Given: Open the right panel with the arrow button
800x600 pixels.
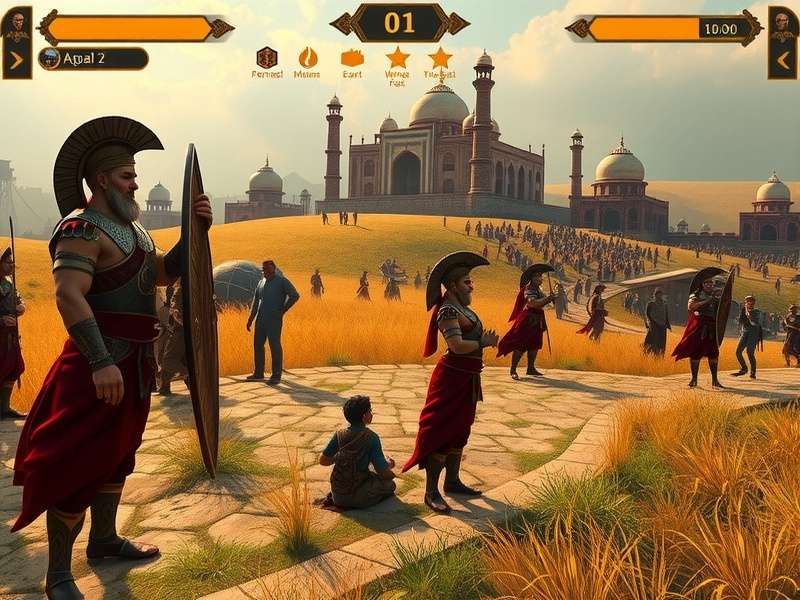Looking at the screenshot, I should tap(783, 60).
